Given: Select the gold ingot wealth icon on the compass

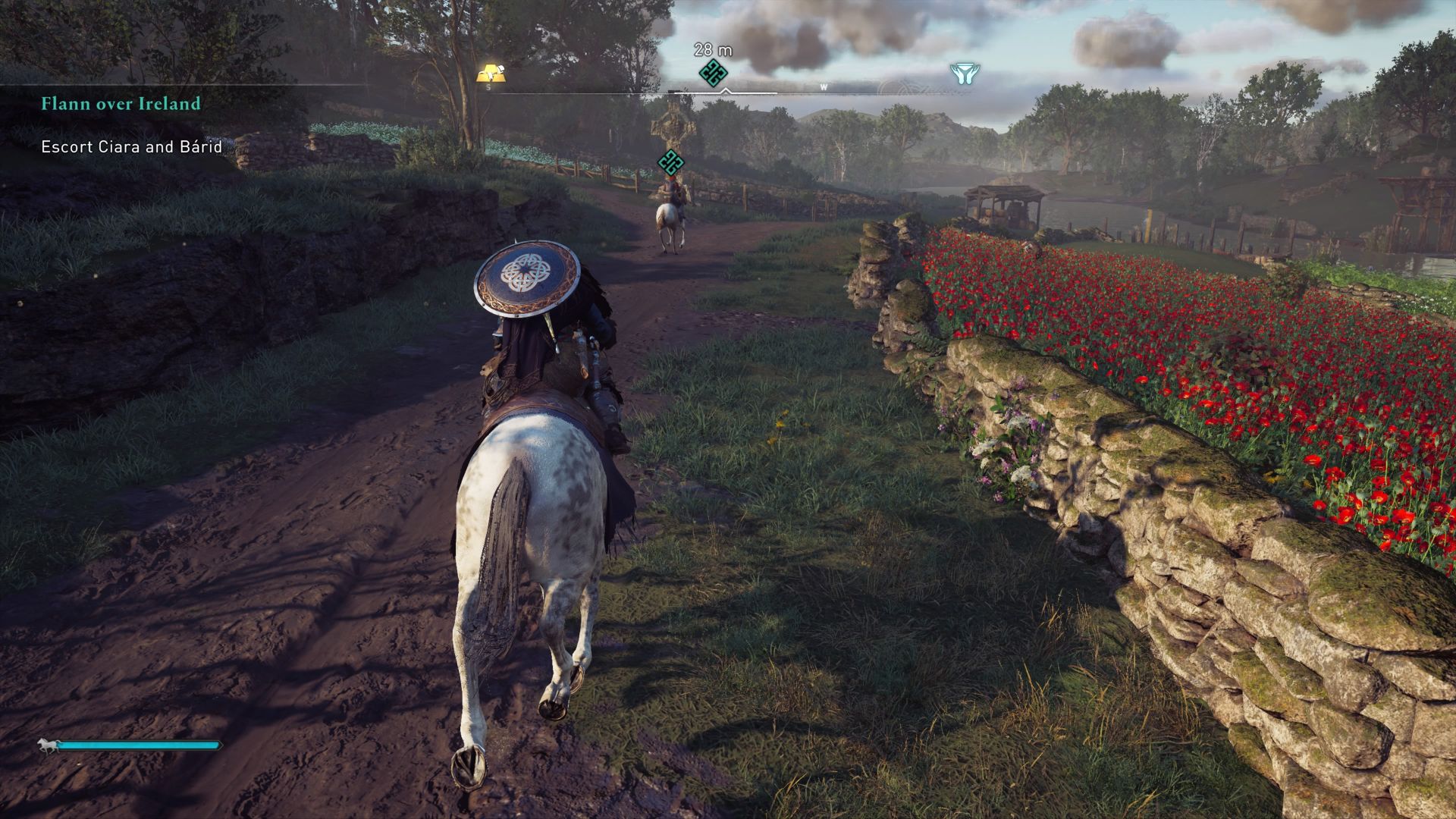Looking at the screenshot, I should [491, 73].
